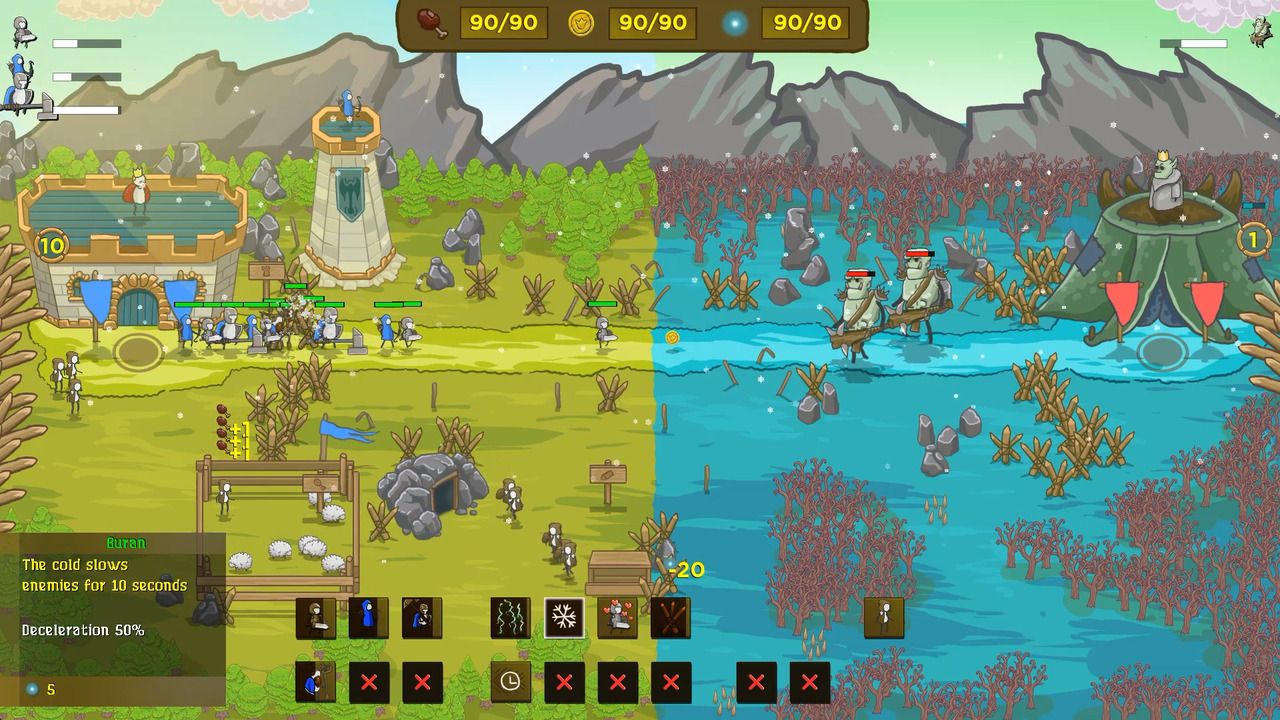Select the hooded archer unit icon
Image resolution: width=1280 pixels, height=720 pixels.
point(420,618)
